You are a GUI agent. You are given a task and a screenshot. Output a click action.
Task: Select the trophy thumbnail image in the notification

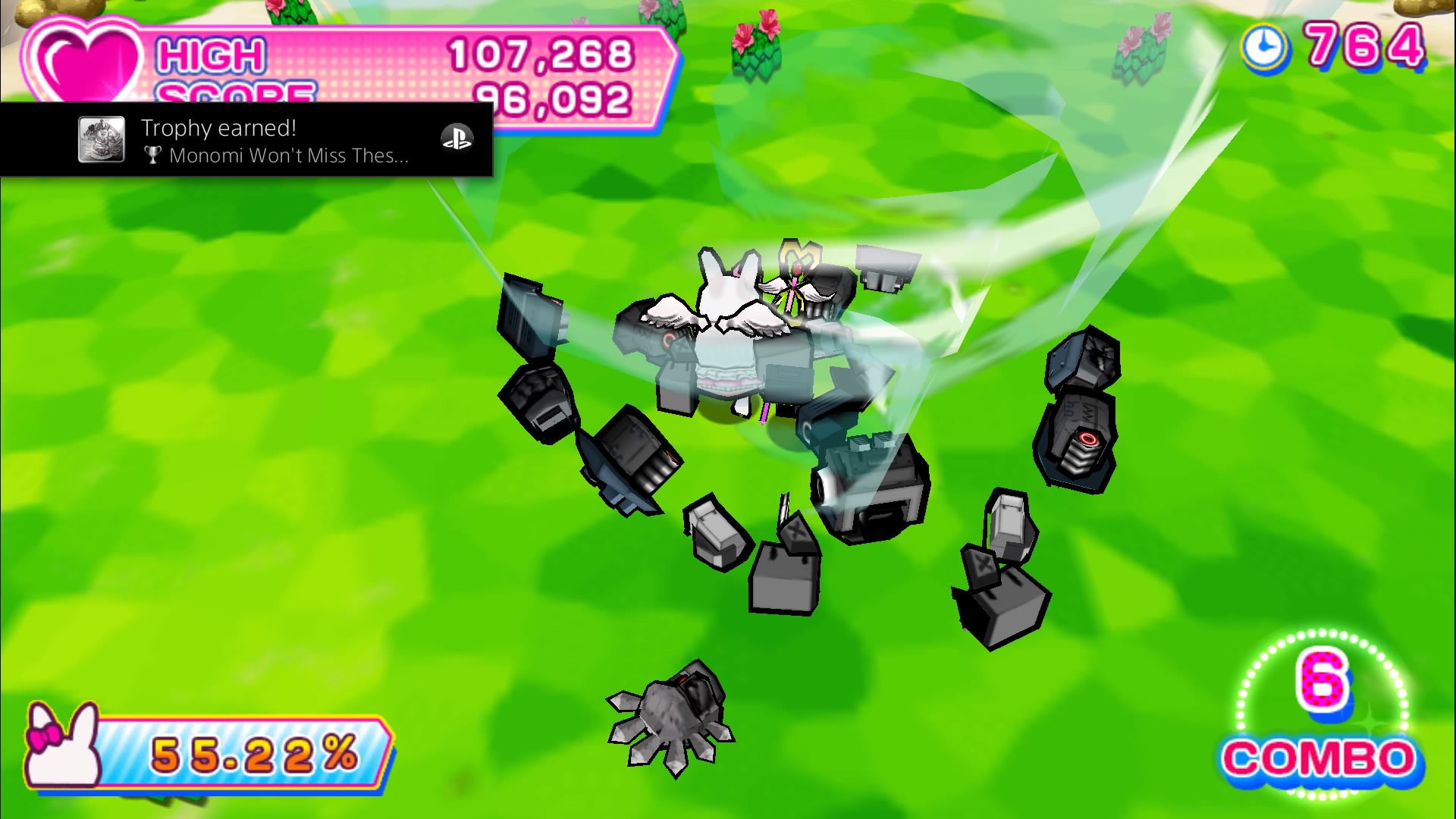[102, 140]
